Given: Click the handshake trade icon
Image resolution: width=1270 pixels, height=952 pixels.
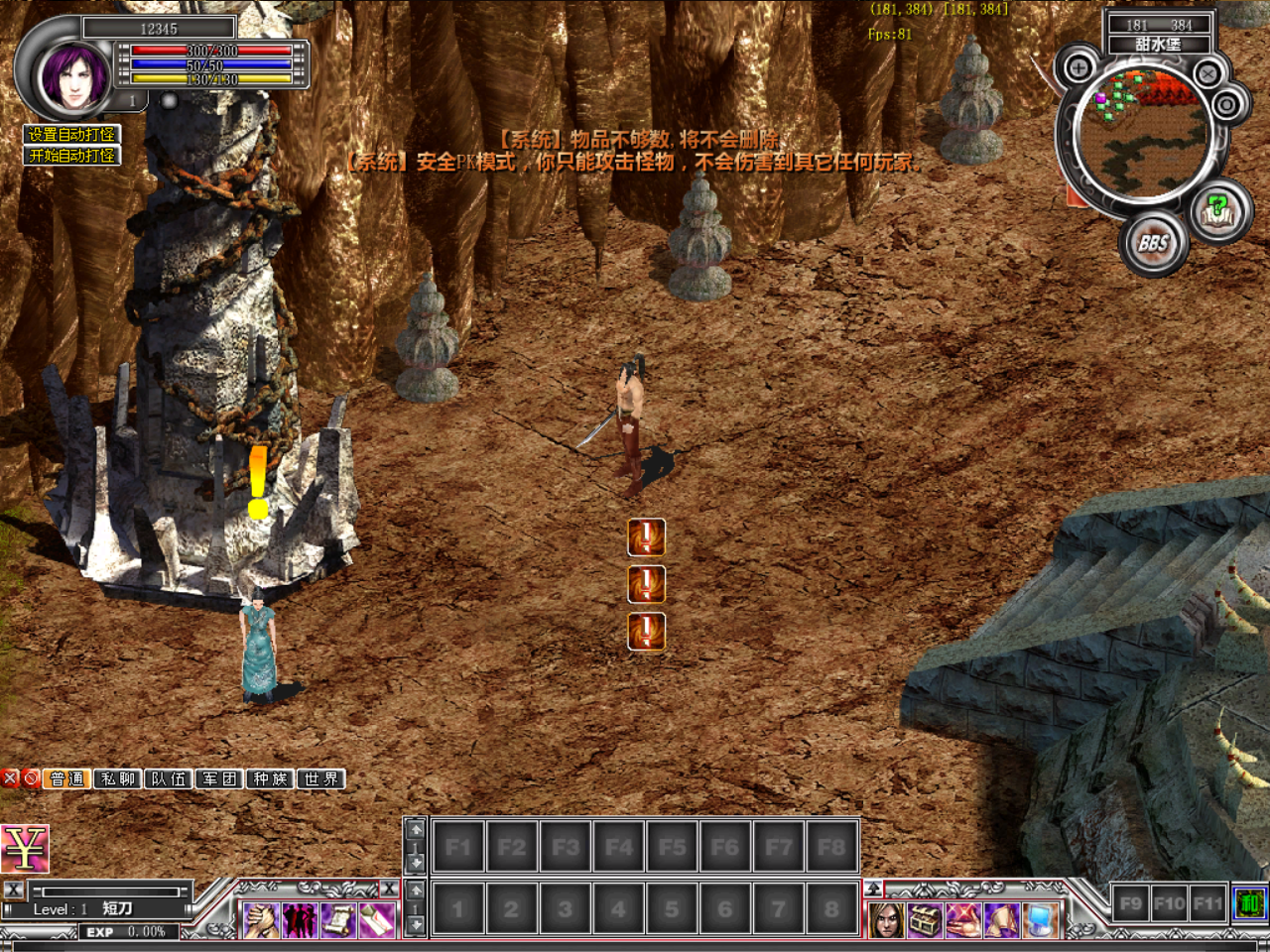Looking at the screenshot, I should [x=262, y=920].
